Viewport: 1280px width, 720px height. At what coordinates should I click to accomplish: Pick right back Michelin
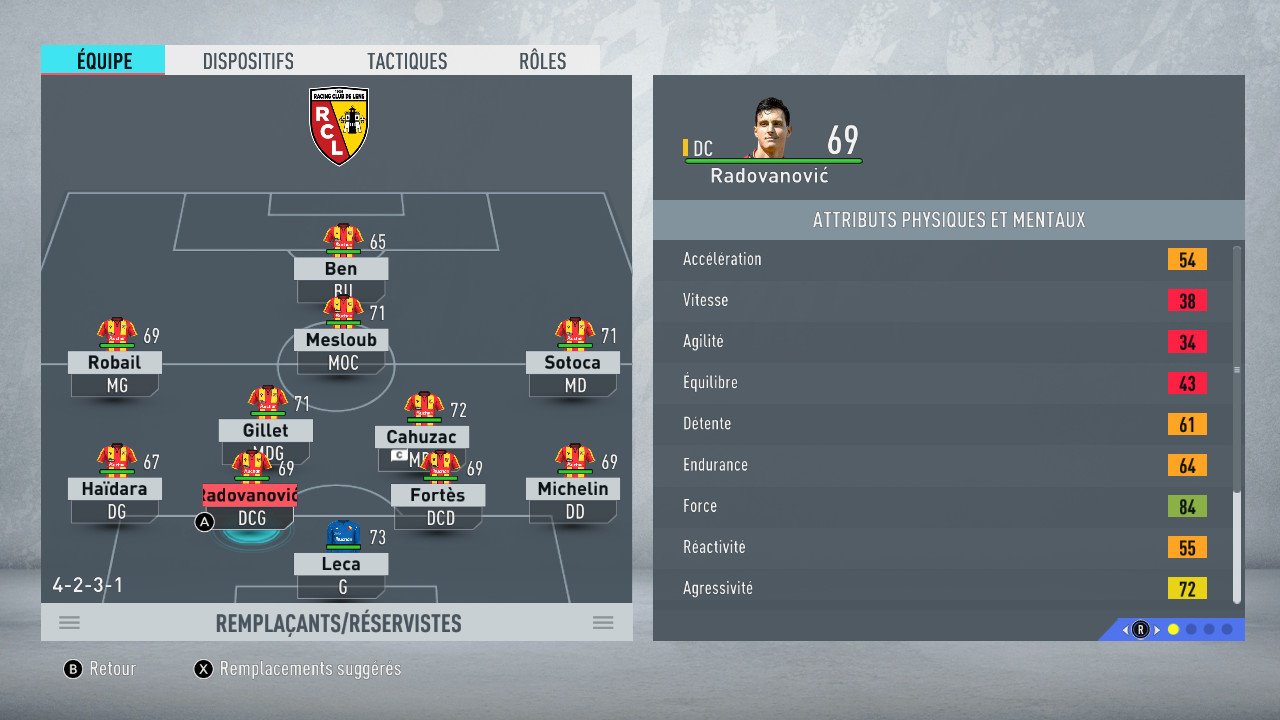click(x=573, y=489)
